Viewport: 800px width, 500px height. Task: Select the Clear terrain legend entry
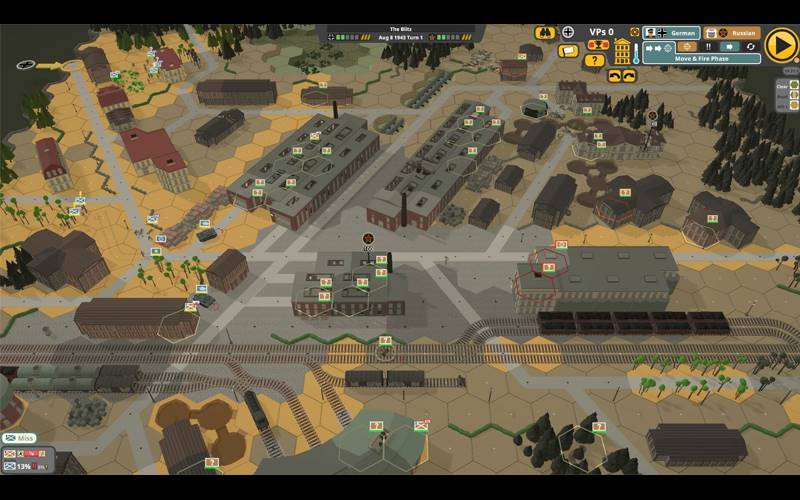coord(782,86)
